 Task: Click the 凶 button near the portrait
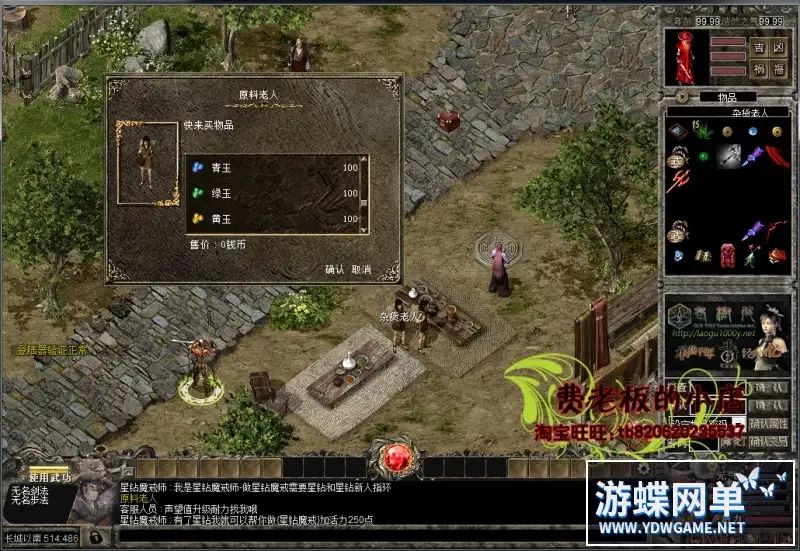coord(775,47)
